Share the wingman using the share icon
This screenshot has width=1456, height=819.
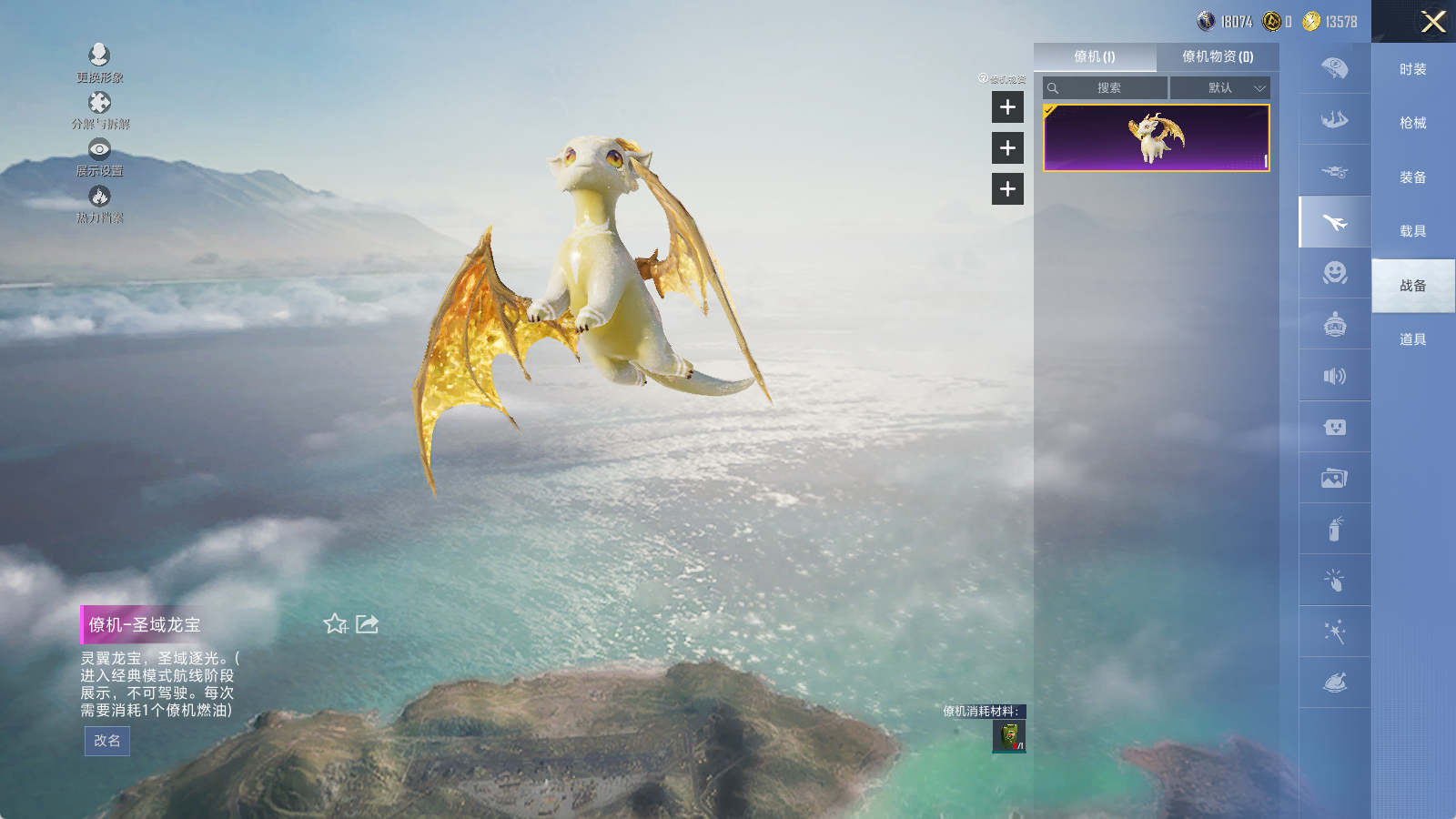click(x=368, y=624)
